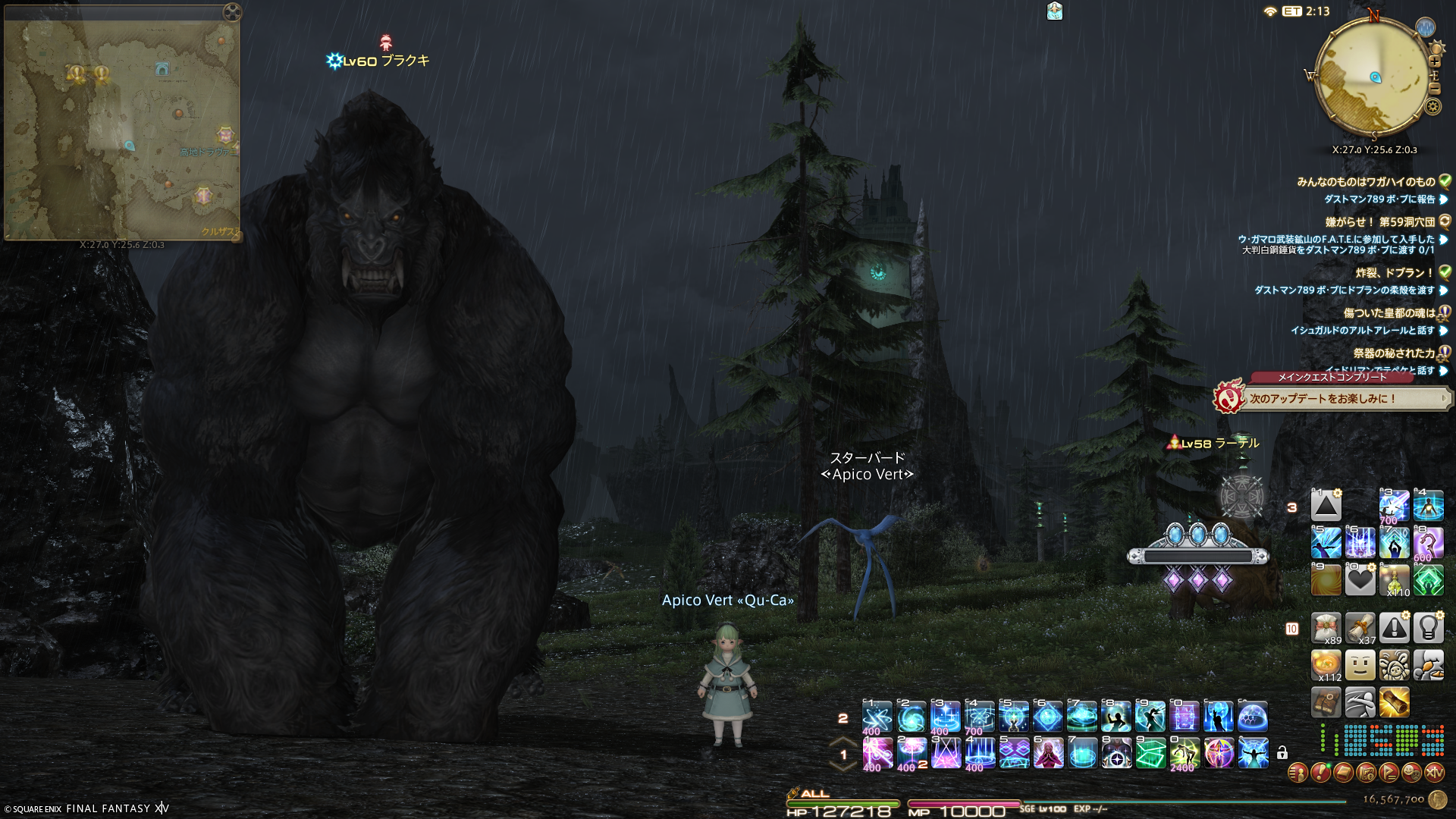This screenshot has height=819, width=1456.
Task: Open the character main menu icon
Action: pyautogui.click(x=1298, y=773)
